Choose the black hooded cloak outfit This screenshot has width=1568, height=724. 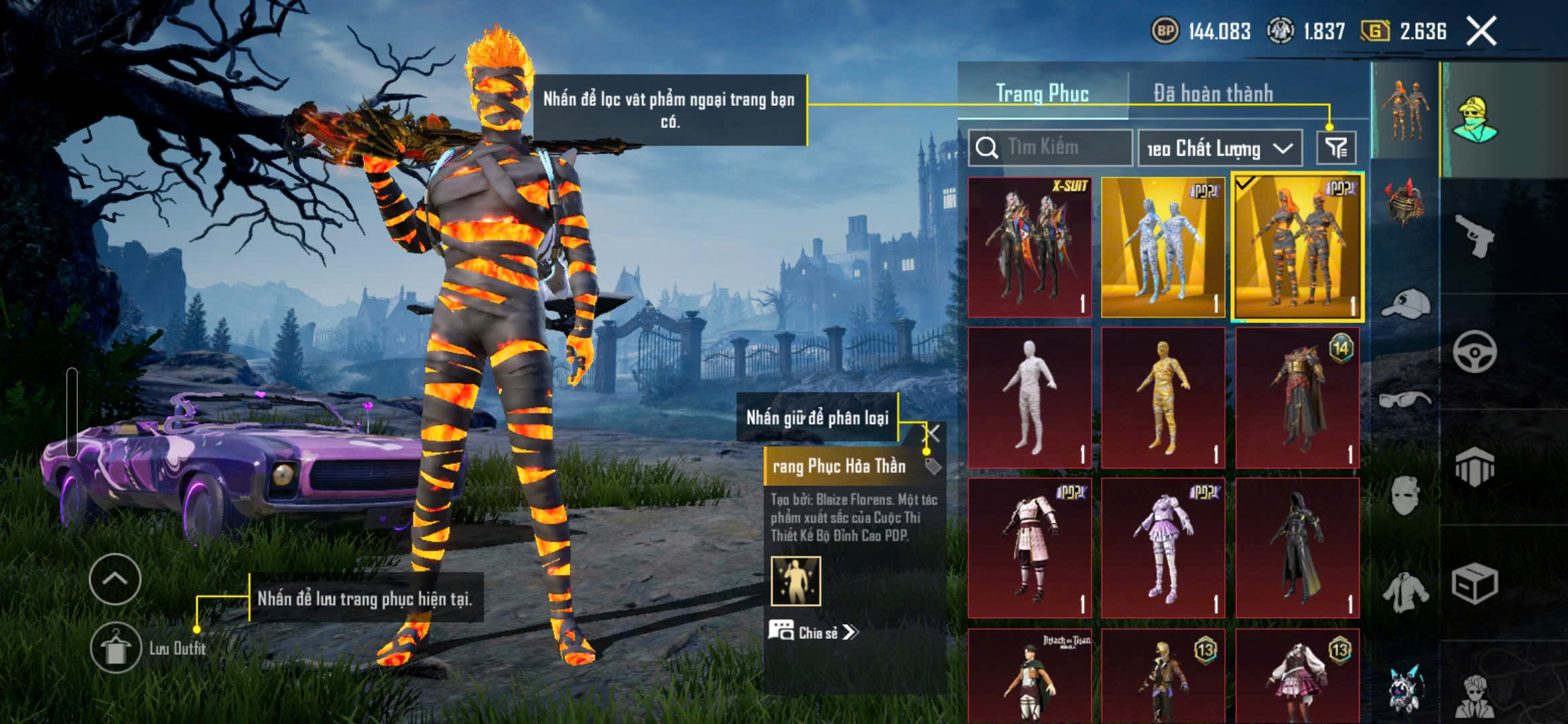point(1297,548)
